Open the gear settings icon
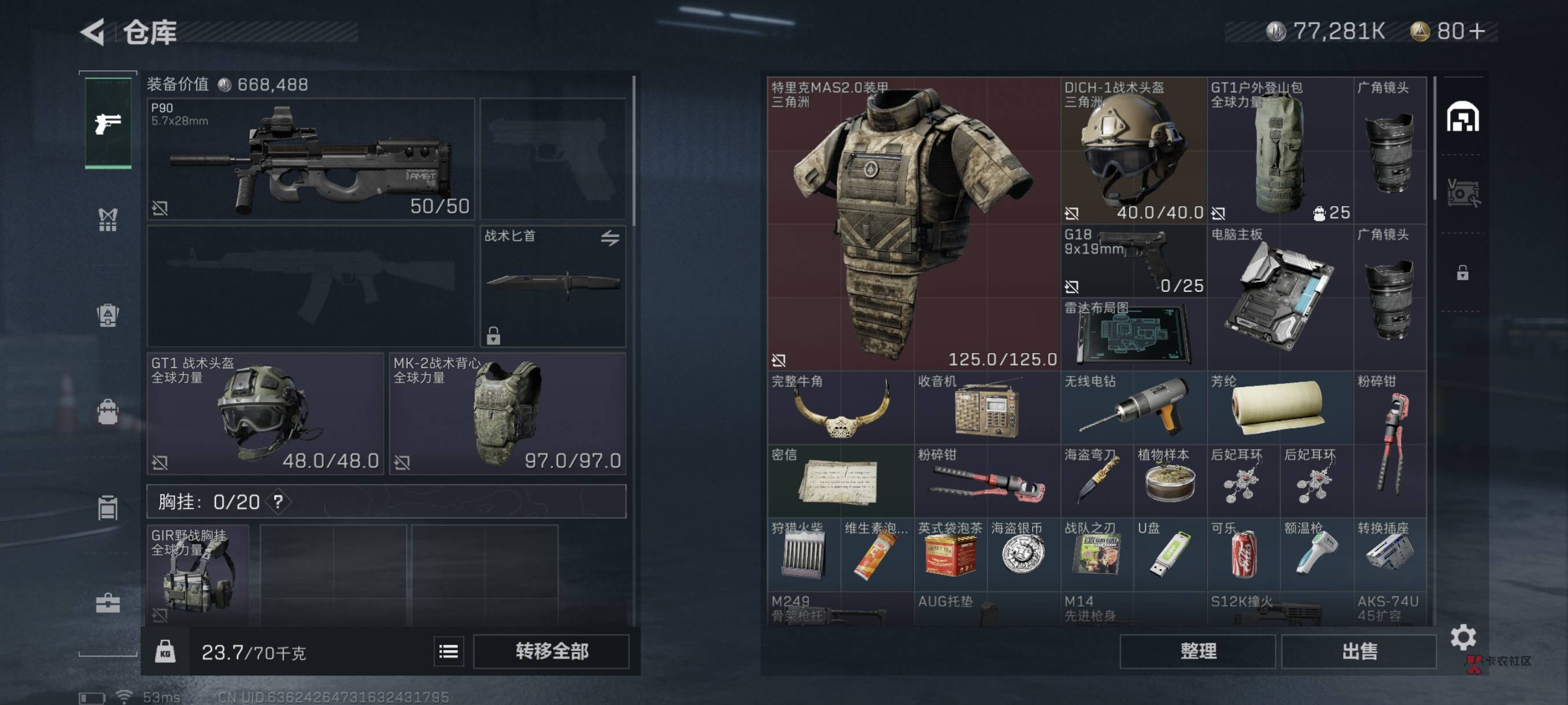Viewport: 1568px width, 705px height. 1463,637
